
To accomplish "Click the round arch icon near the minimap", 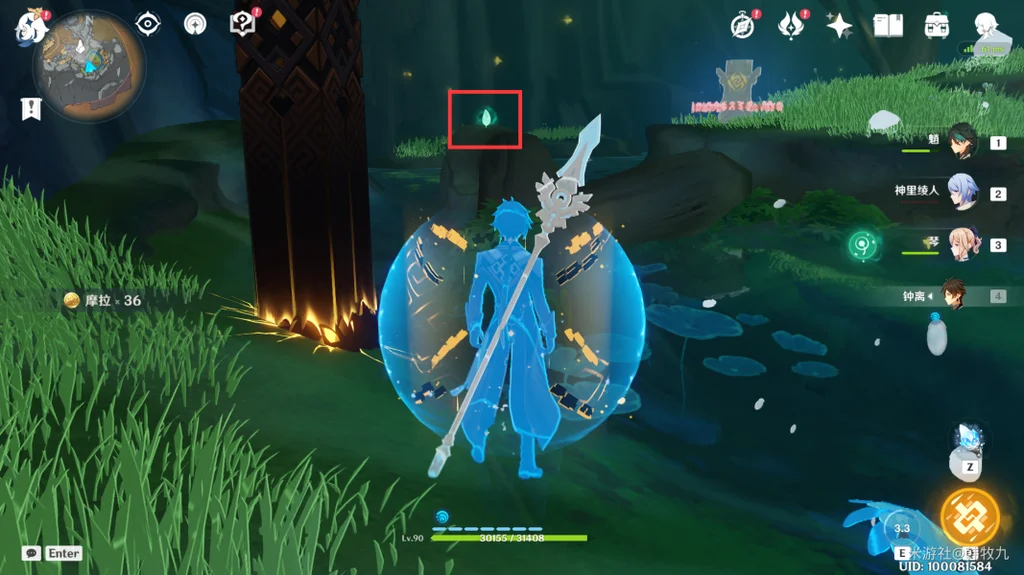I will (196, 24).
